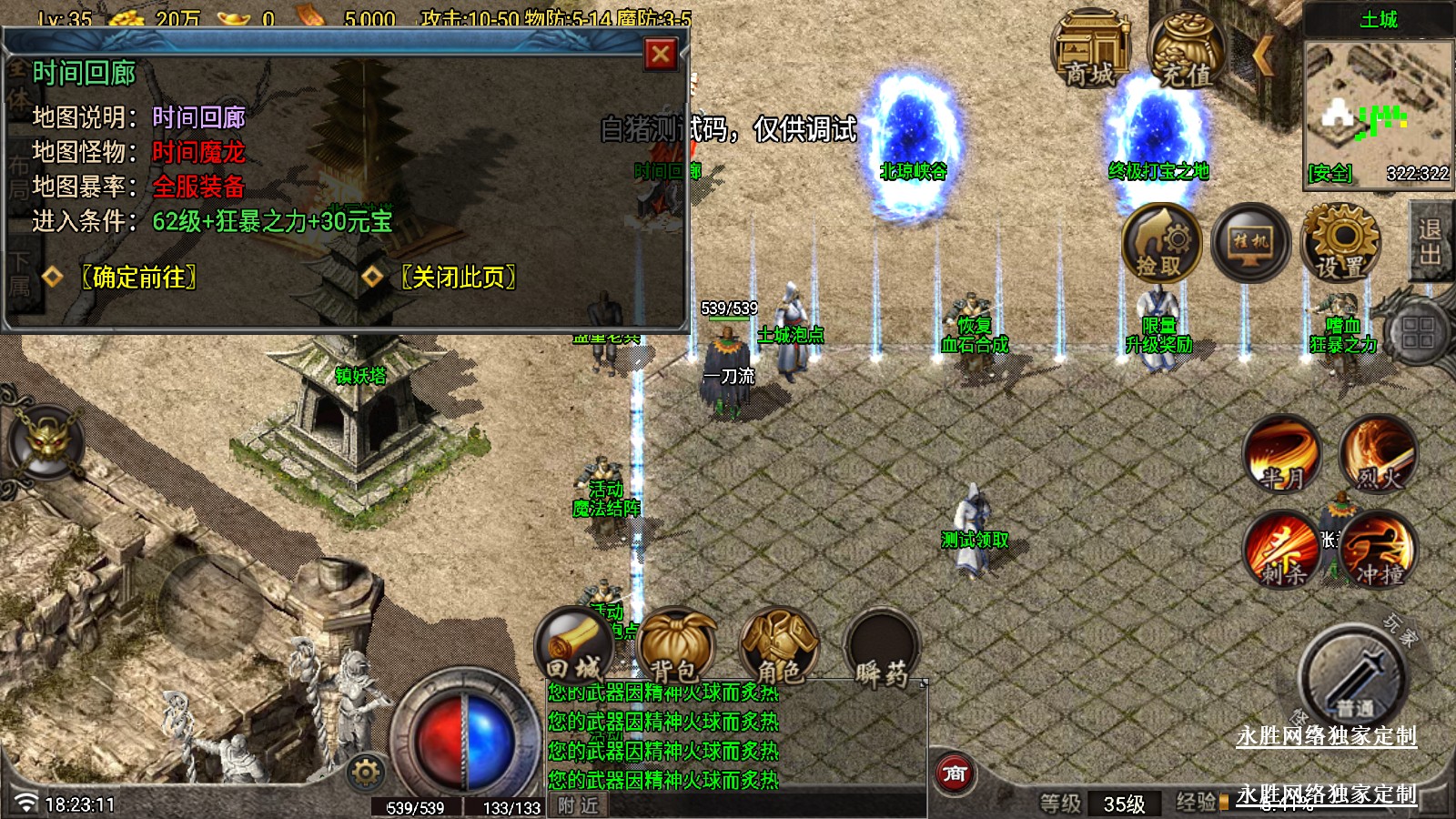
Task: Select the 关闭此页 option
Action: (458, 277)
